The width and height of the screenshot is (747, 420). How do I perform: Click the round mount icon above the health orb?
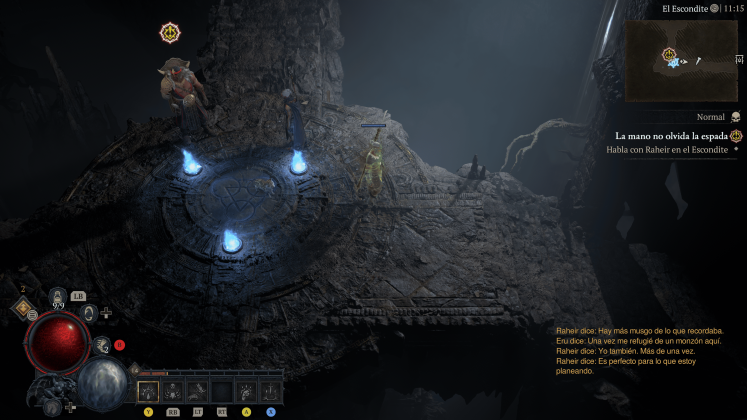click(x=89, y=313)
